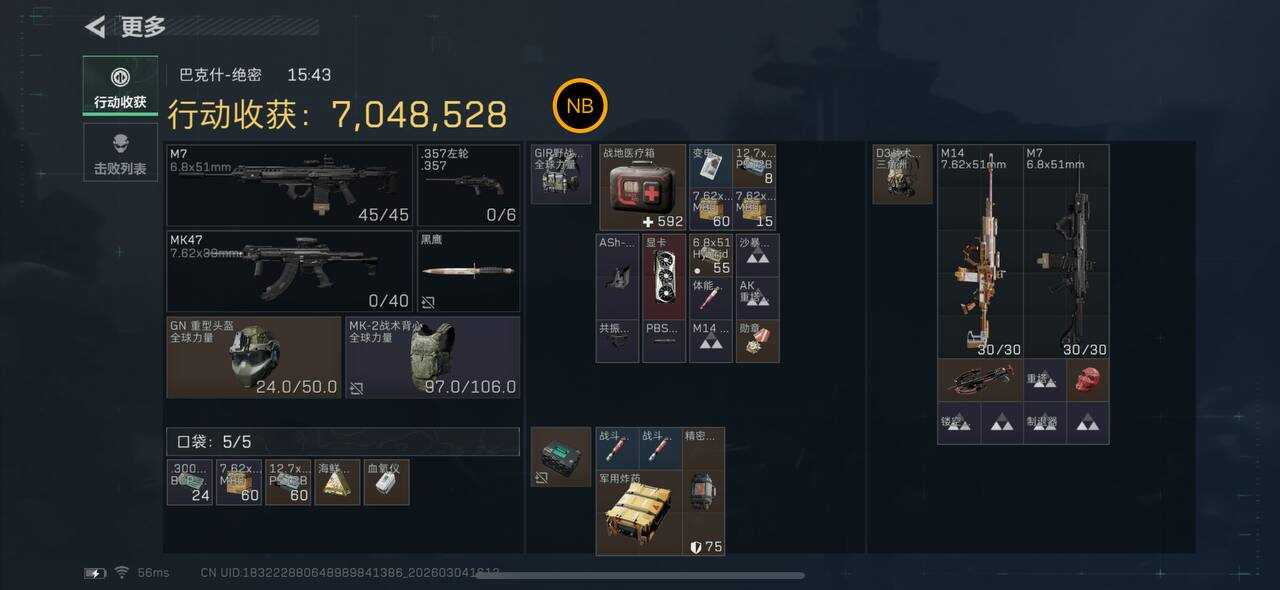Choose the 军用炸药 explosives crate
Viewport: 1280px width, 590px height.
point(638,513)
